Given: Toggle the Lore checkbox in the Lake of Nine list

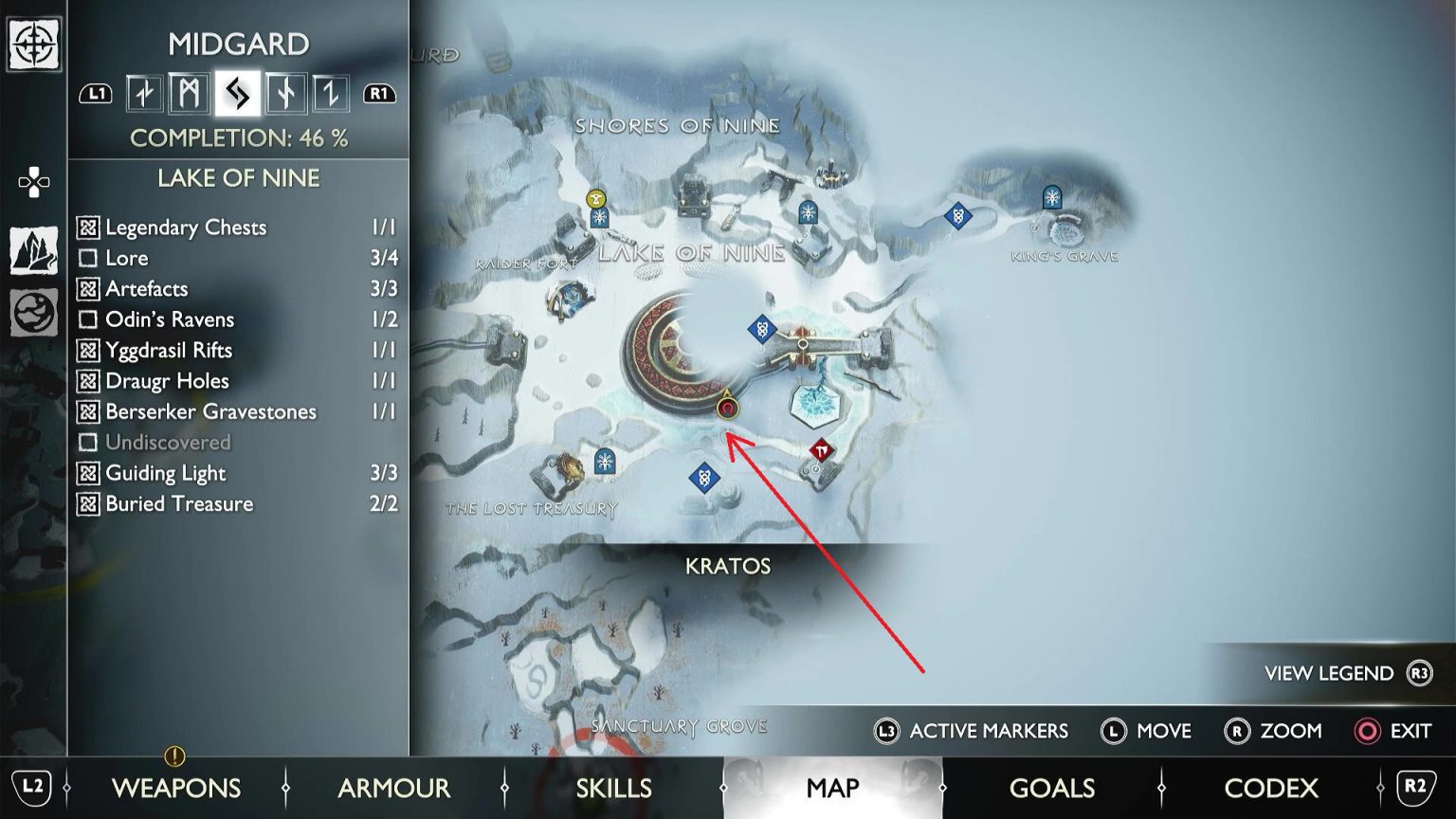Looking at the screenshot, I should [x=87, y=258].
